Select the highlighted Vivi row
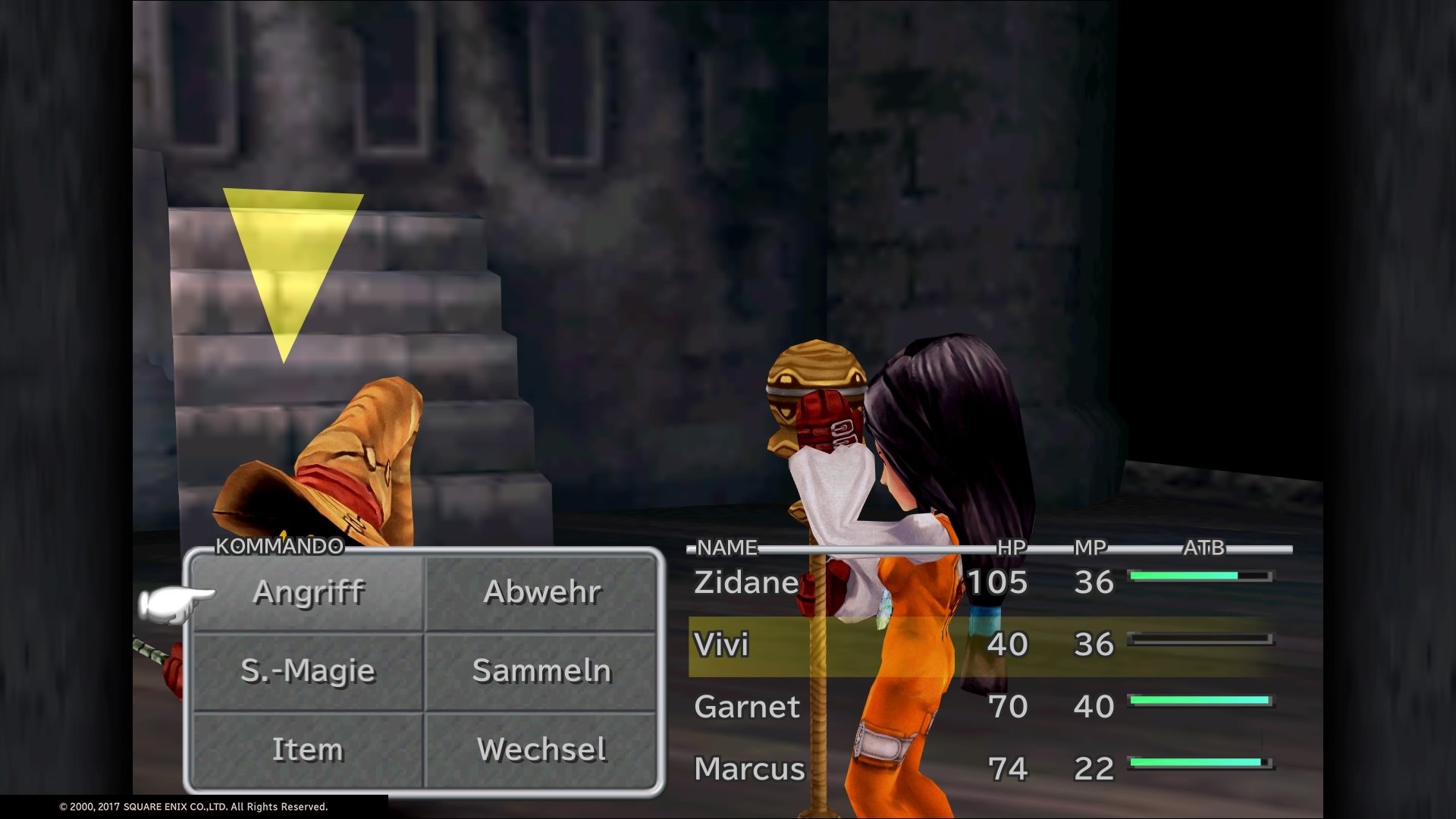This screenshot has height=819, width=1456. point(722,647)
